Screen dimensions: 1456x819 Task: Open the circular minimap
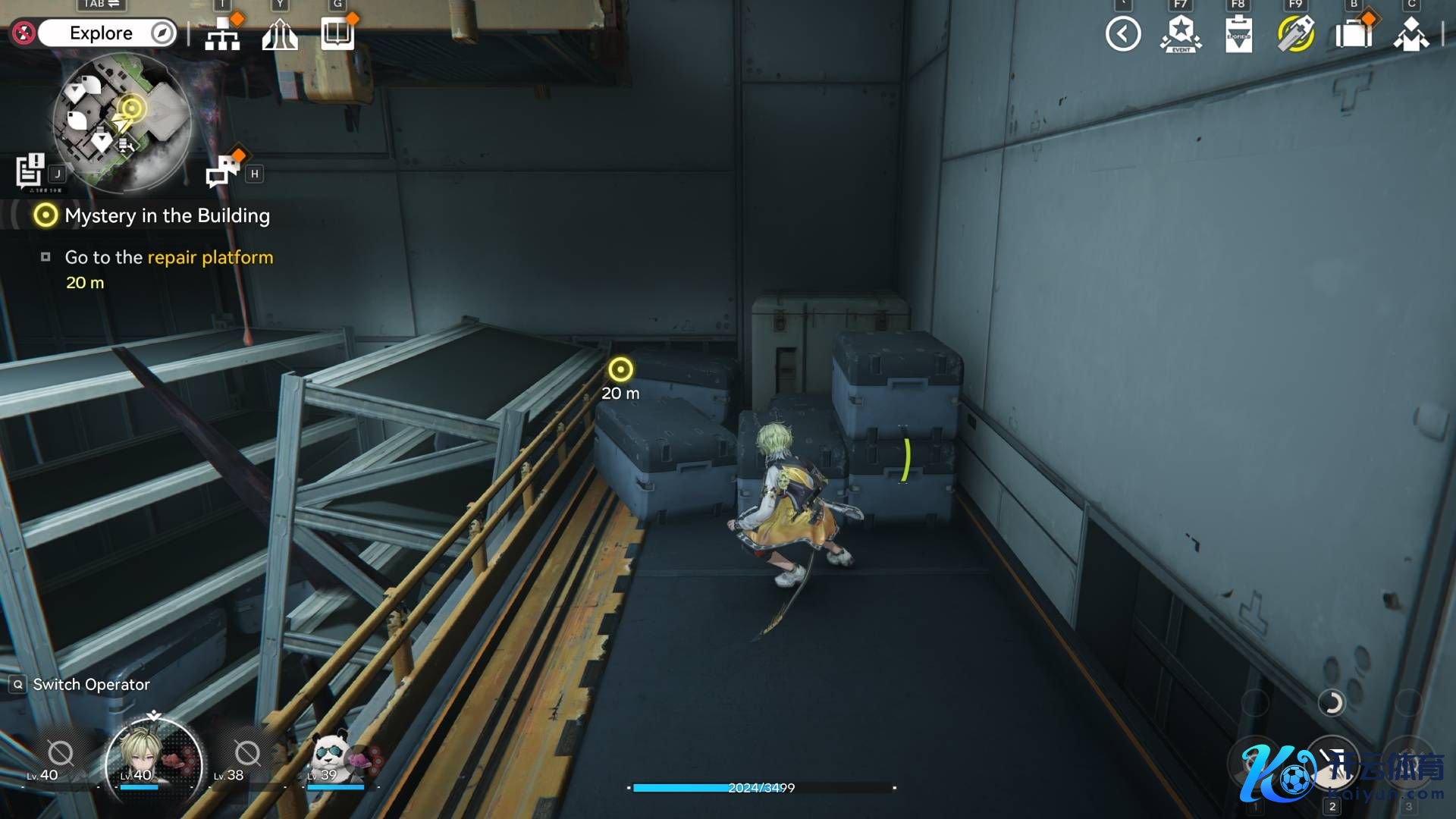click(121, 121)
